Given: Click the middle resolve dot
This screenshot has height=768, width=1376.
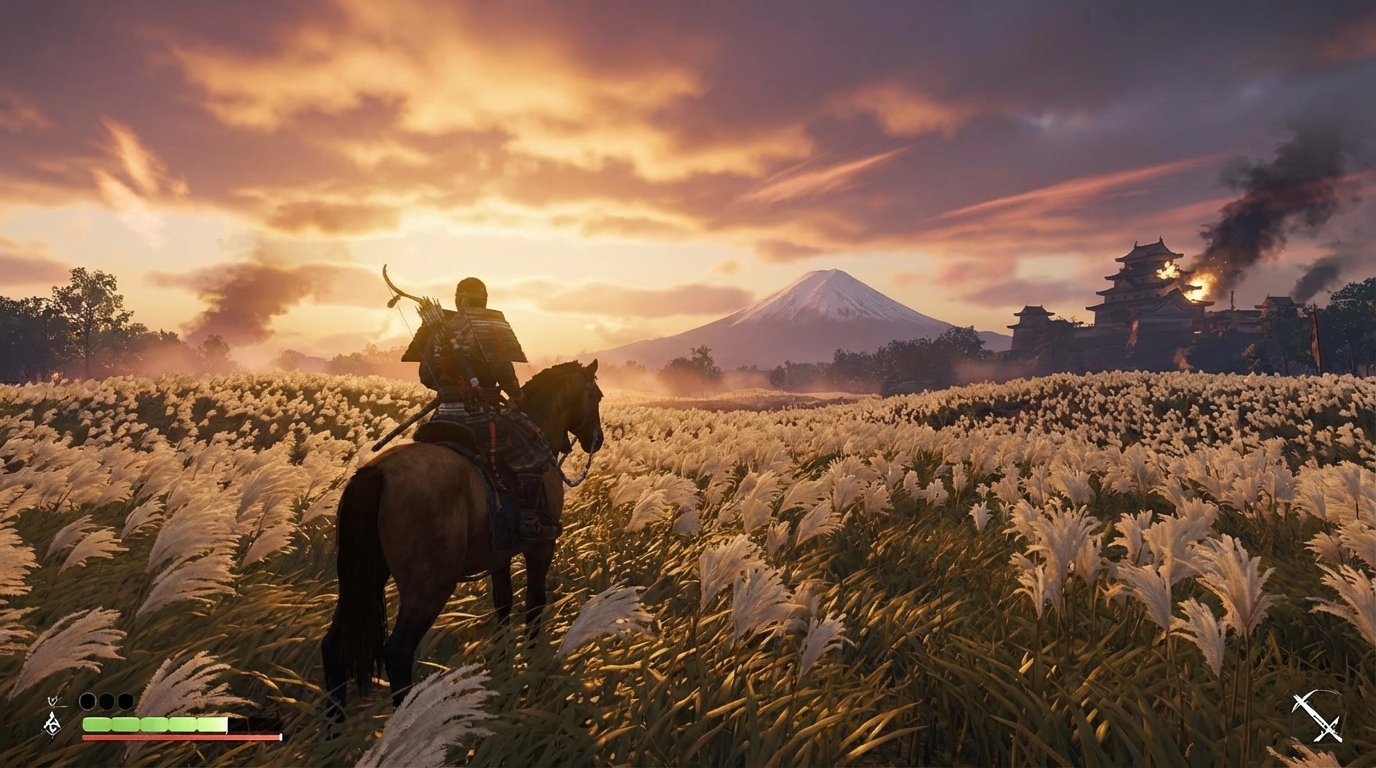Looking at the screenshot, I should [107, 700].
